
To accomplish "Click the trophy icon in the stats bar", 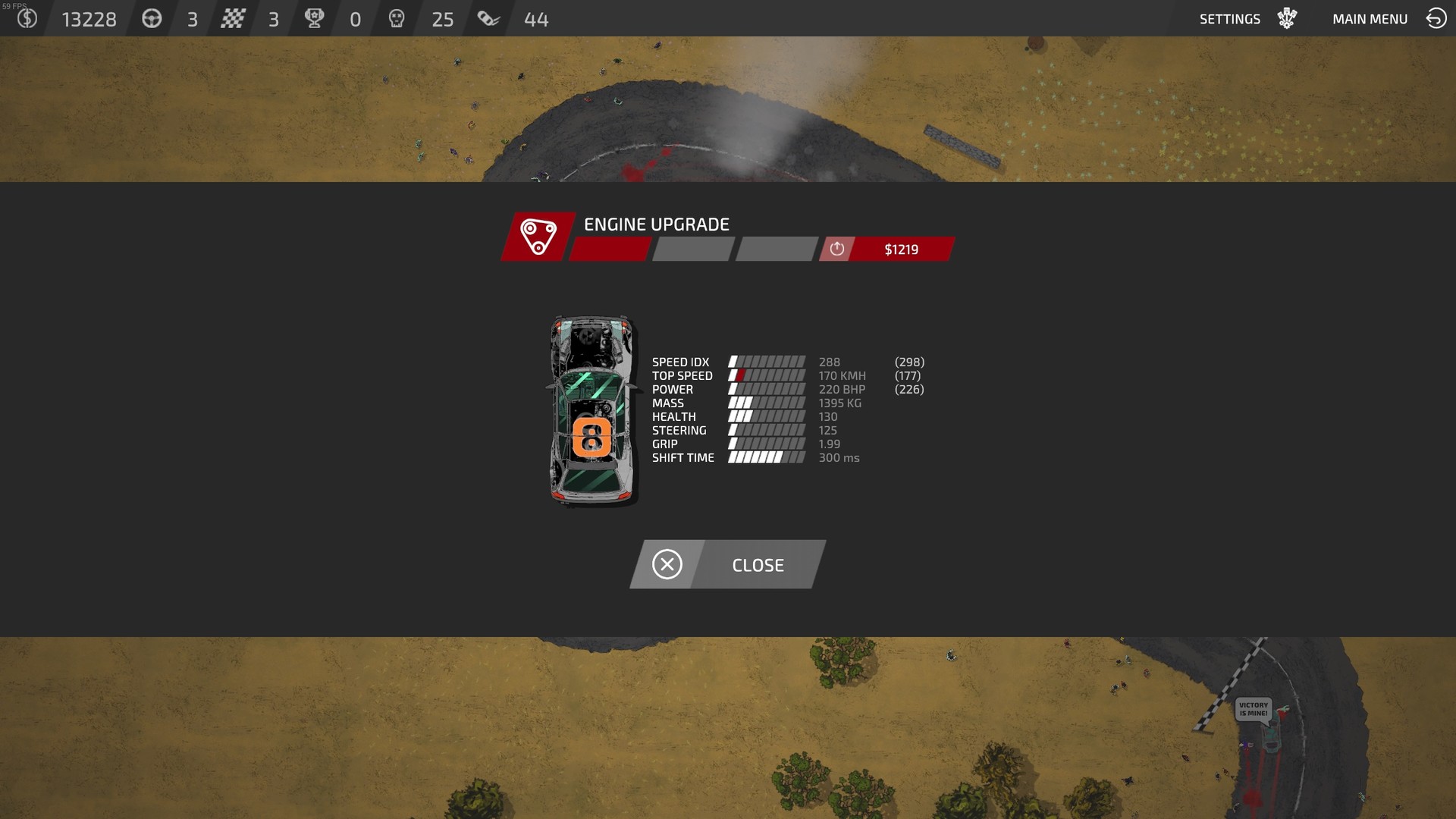I will point(315,18).
